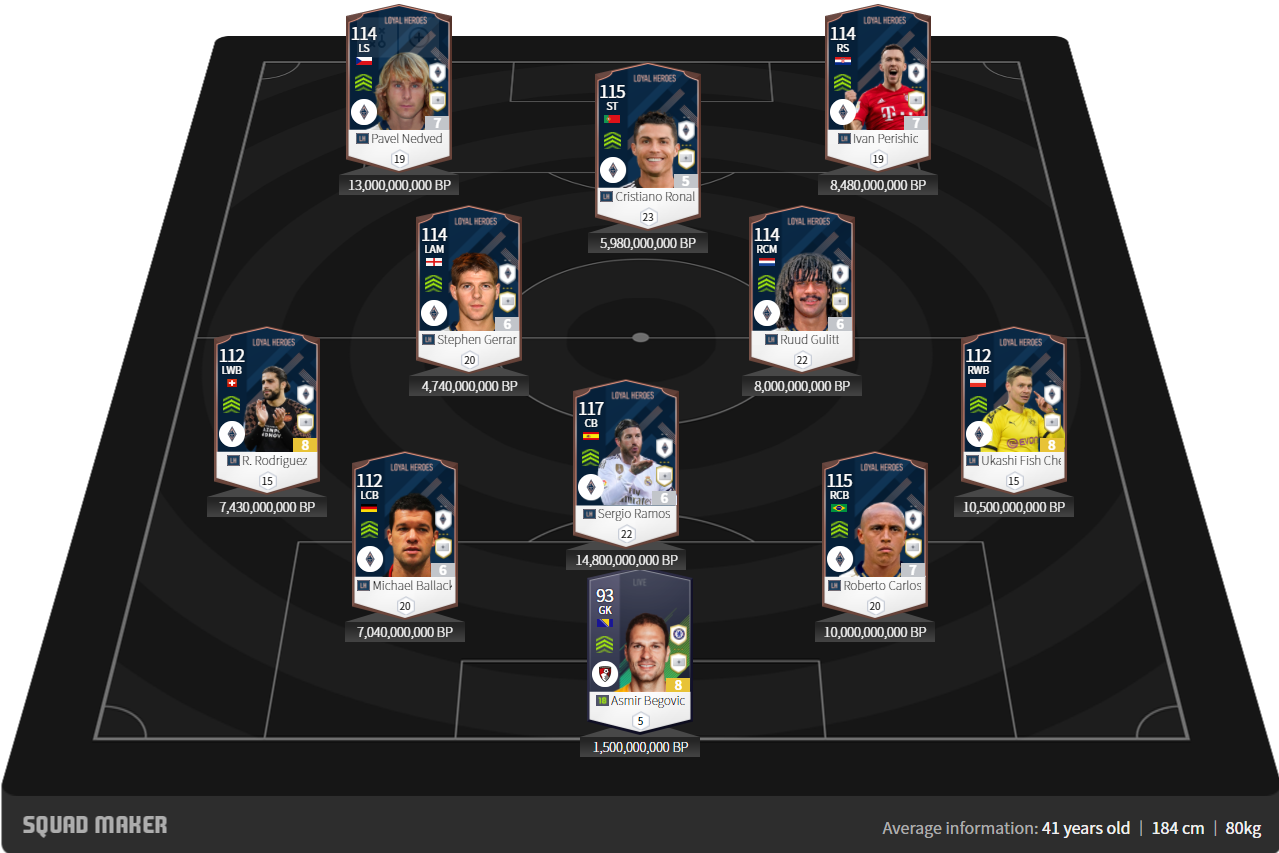
Task: Select the Michael Ballack LCB card
Action: pyautogui.click(x=404, y=532)
